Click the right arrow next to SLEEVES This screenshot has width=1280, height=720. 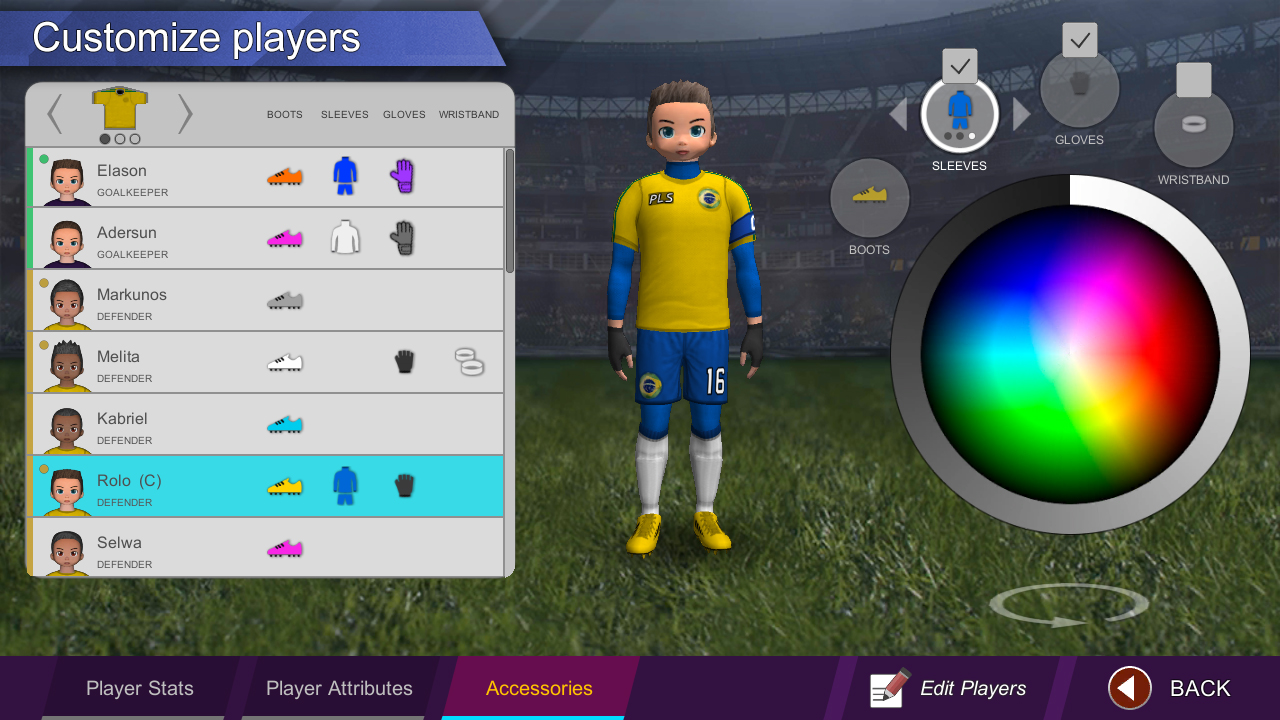(x=1020, y=114)
